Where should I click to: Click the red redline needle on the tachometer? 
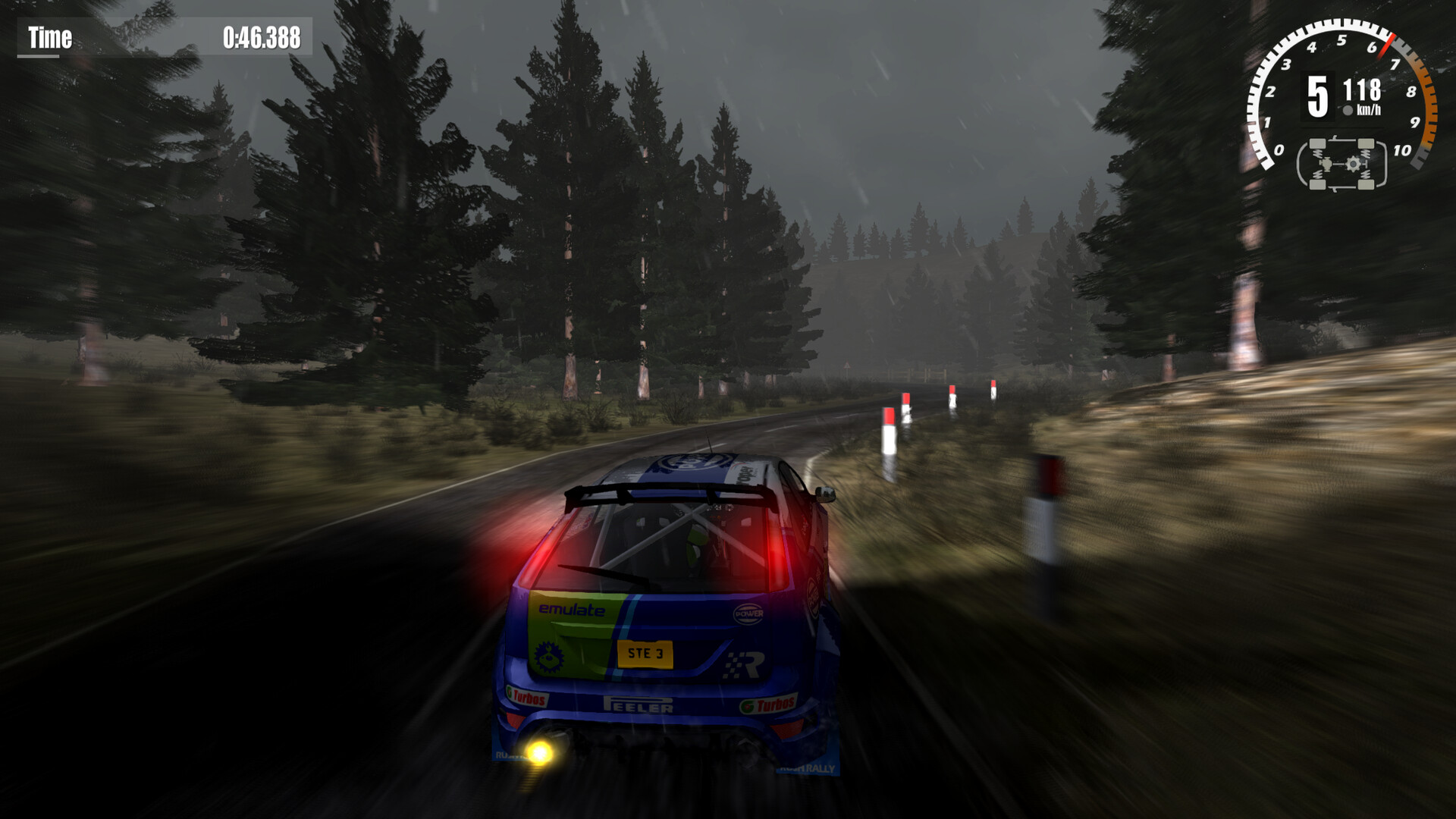pos(1387,45)
